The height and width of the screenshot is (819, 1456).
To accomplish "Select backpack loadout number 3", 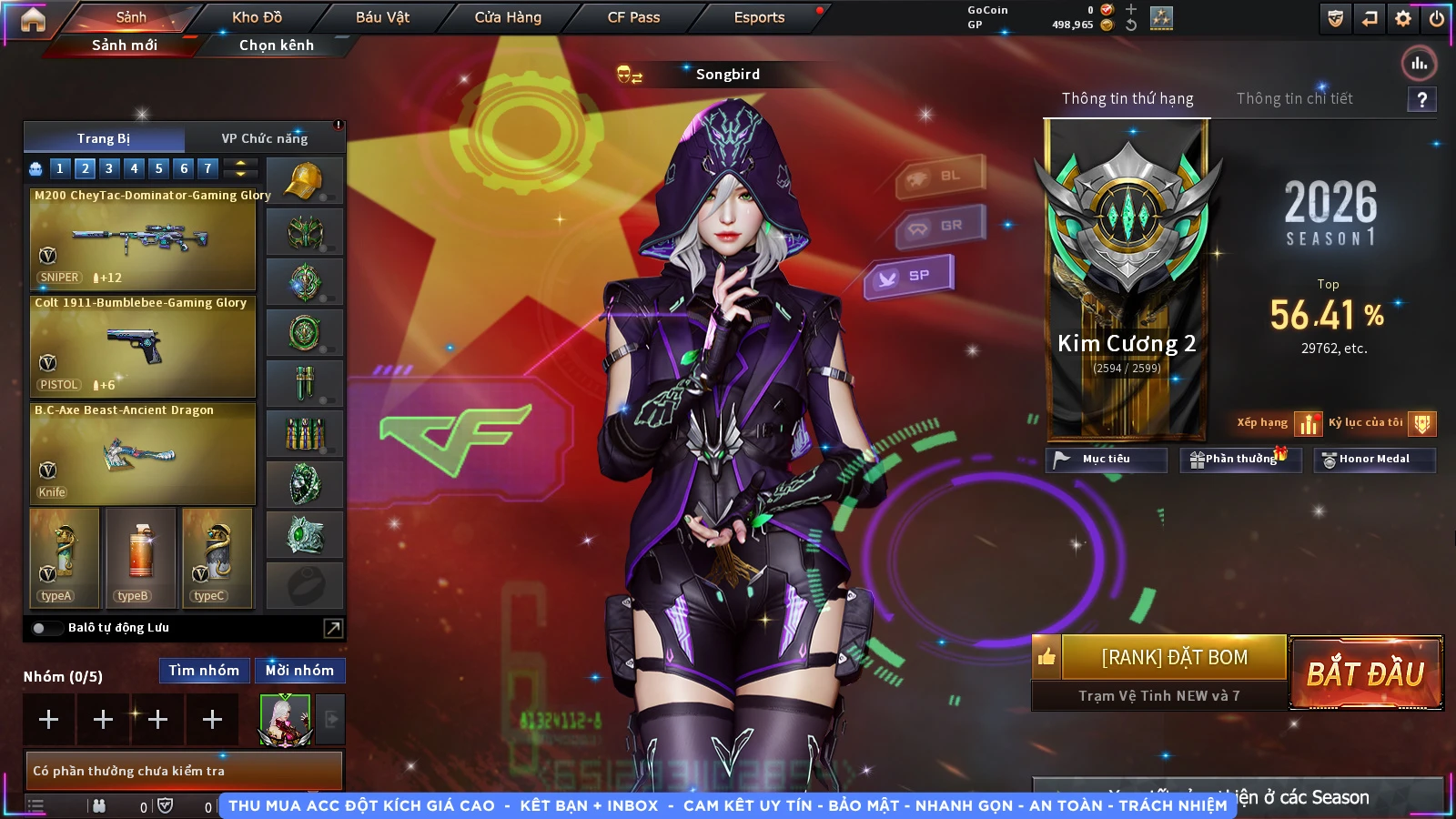I will click(109, 168).
